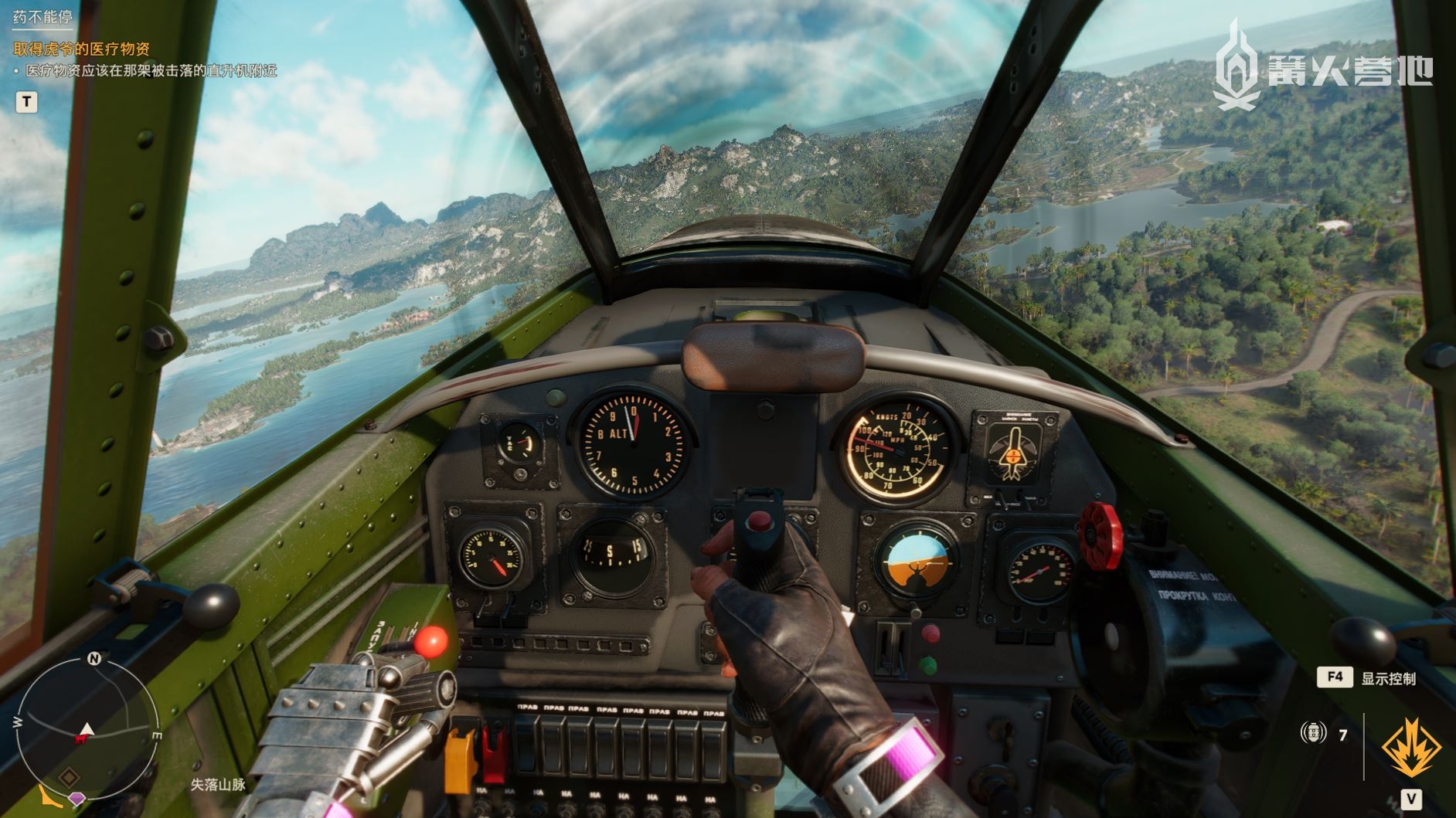
Task: Activate the orange Supremo ability icon
Action: click(x=1410, y=748)
